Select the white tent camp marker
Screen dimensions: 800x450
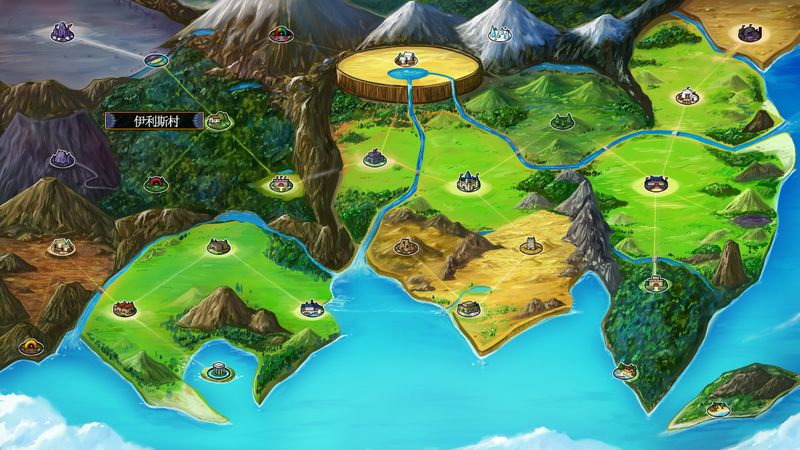tap(685, 96)
